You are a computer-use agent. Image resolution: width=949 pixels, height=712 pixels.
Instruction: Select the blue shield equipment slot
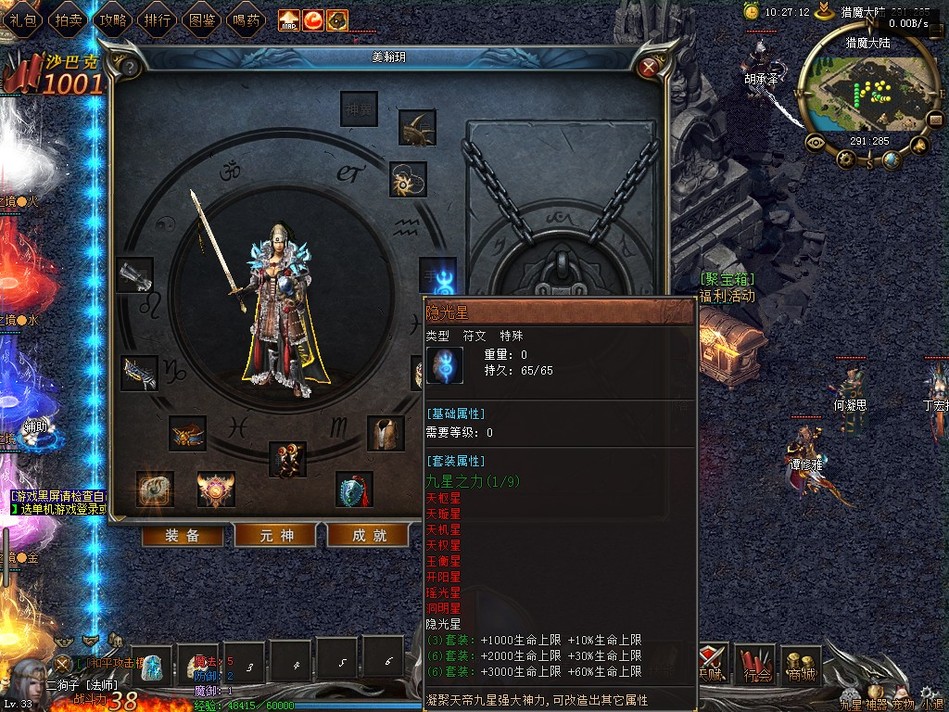(354, 490)
